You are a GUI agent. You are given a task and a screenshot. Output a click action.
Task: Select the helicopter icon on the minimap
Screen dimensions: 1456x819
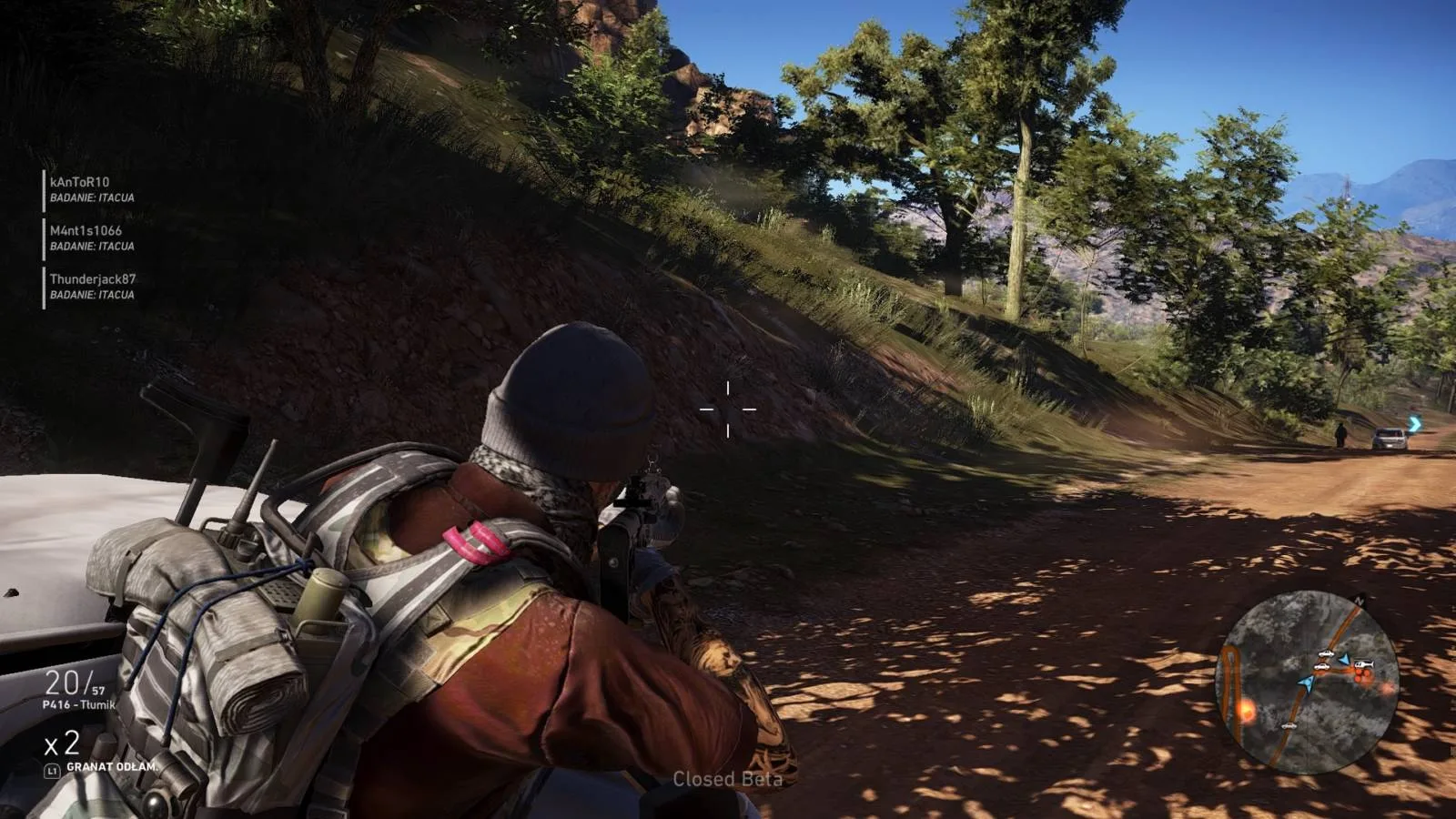point(1364,663)
